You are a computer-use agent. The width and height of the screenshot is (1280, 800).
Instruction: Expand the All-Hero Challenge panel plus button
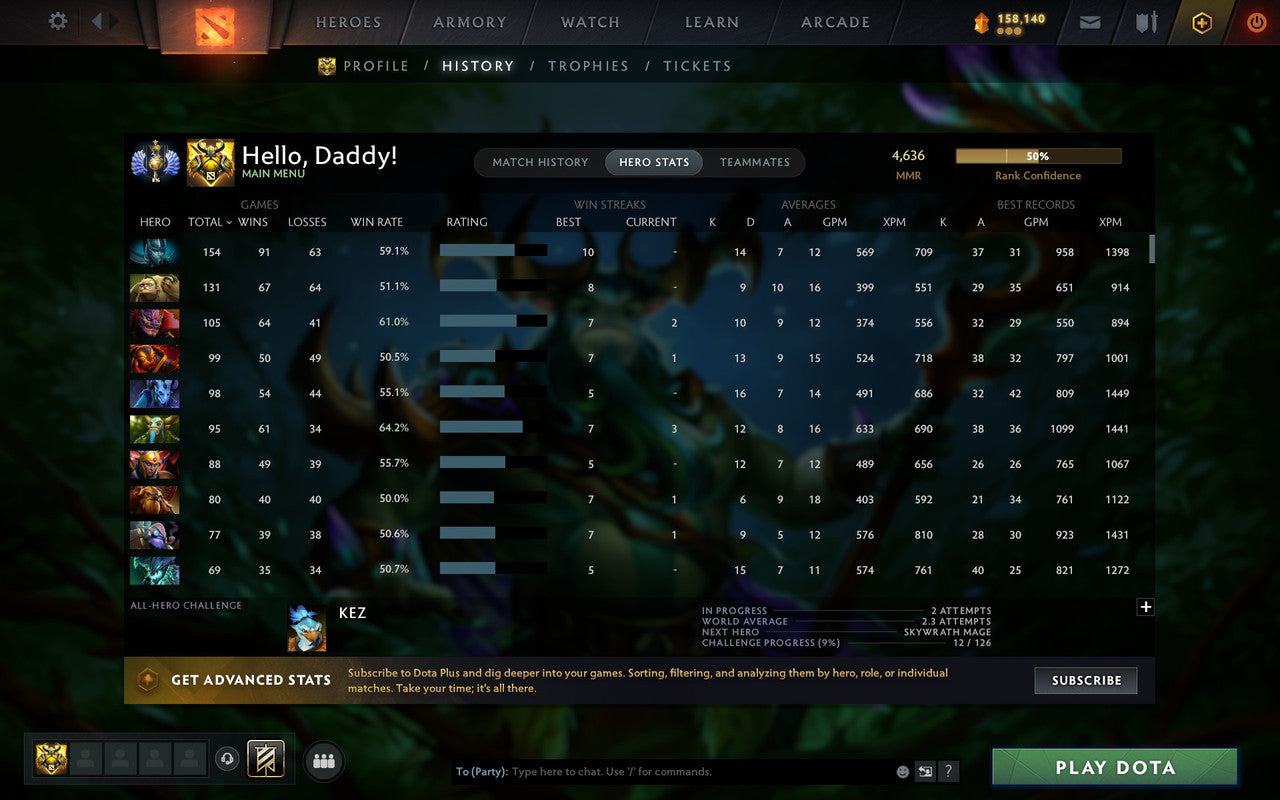click(1146, 607)
